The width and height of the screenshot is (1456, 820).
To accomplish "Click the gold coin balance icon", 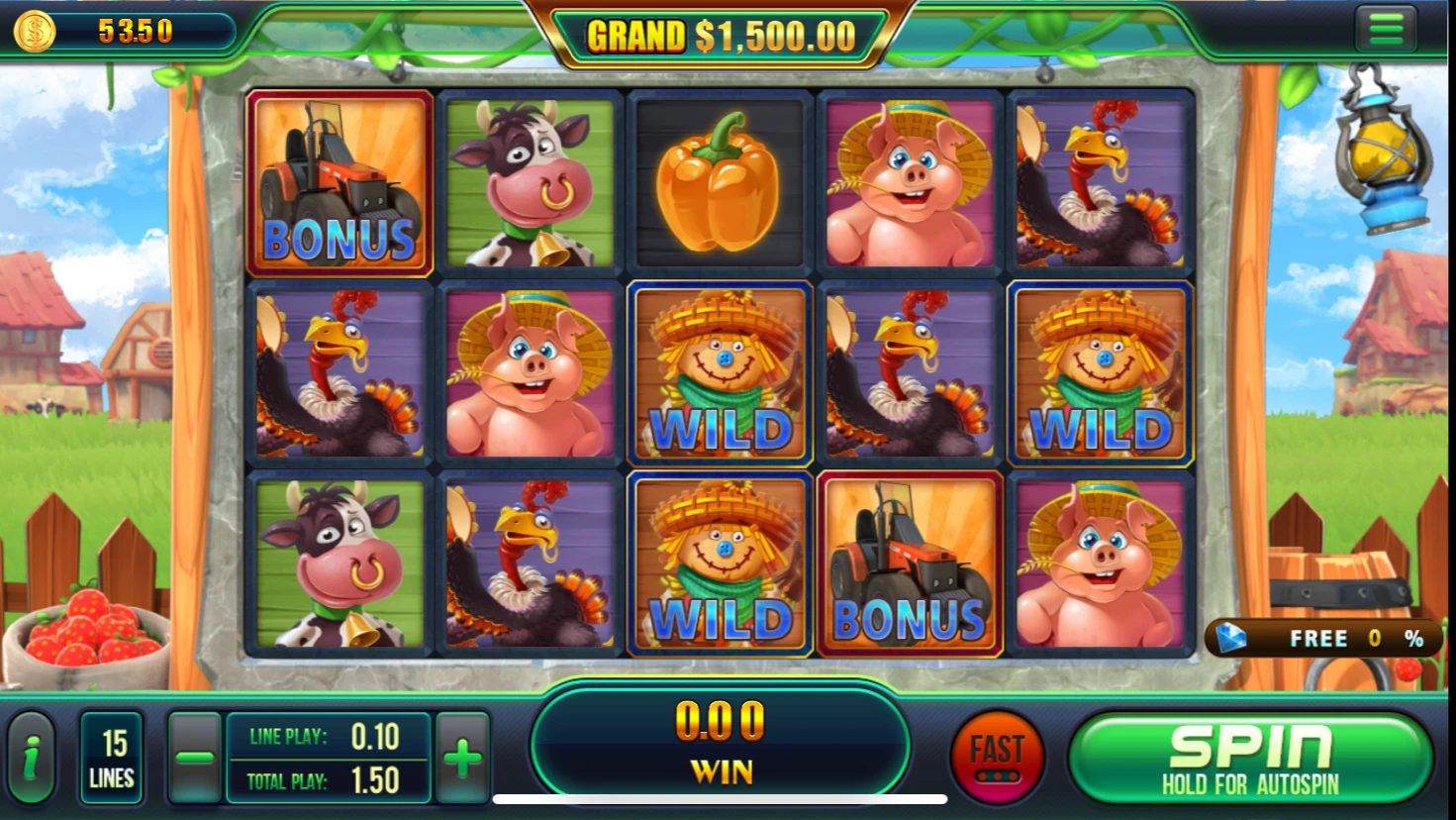I will coord(34,31).
